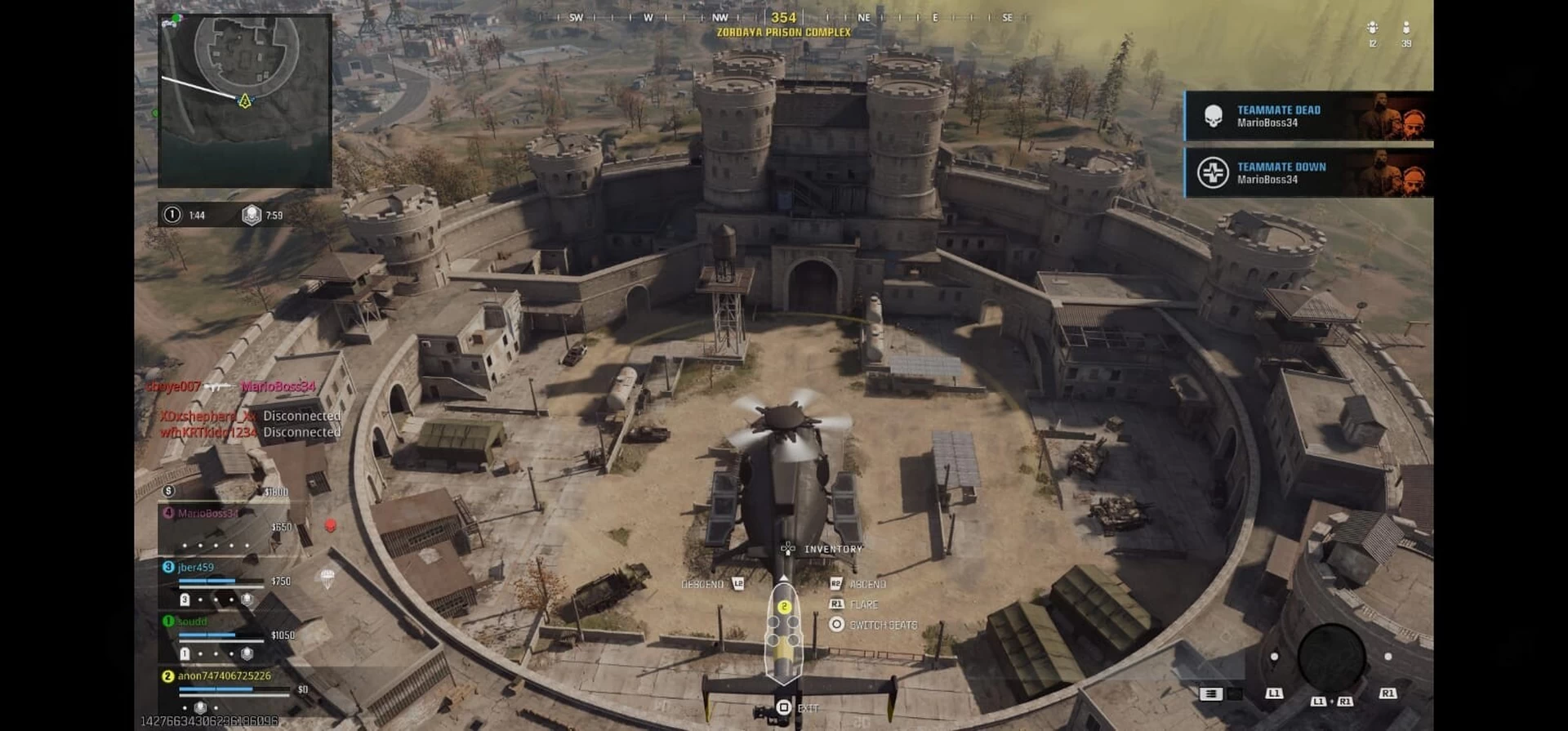
Task: Select squad member anon747406725226 in the squad list
Action: [x=224, y=676]
